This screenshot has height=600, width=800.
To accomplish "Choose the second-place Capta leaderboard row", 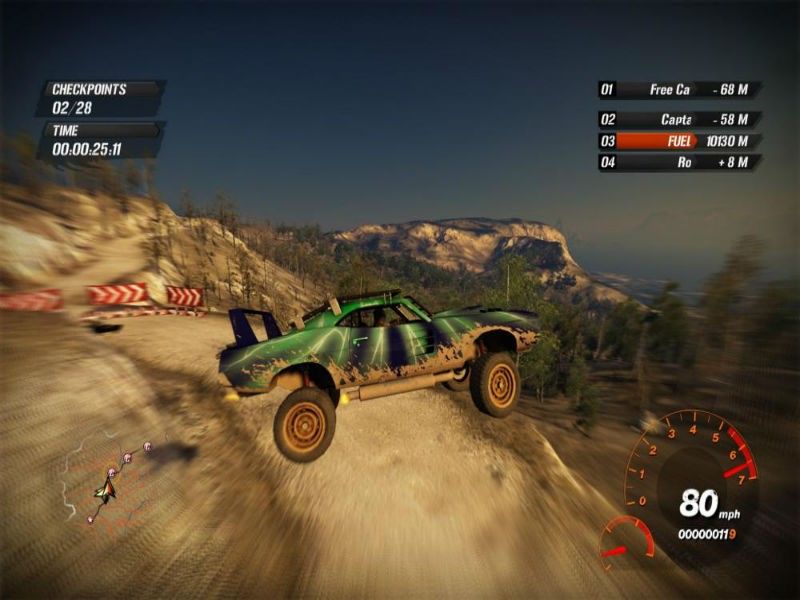I will tap(679, 119).
